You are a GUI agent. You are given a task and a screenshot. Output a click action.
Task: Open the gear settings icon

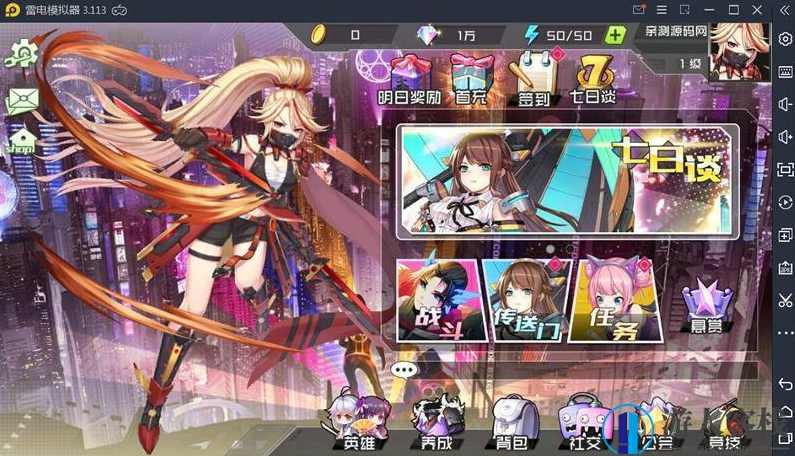tap(21, 51)
